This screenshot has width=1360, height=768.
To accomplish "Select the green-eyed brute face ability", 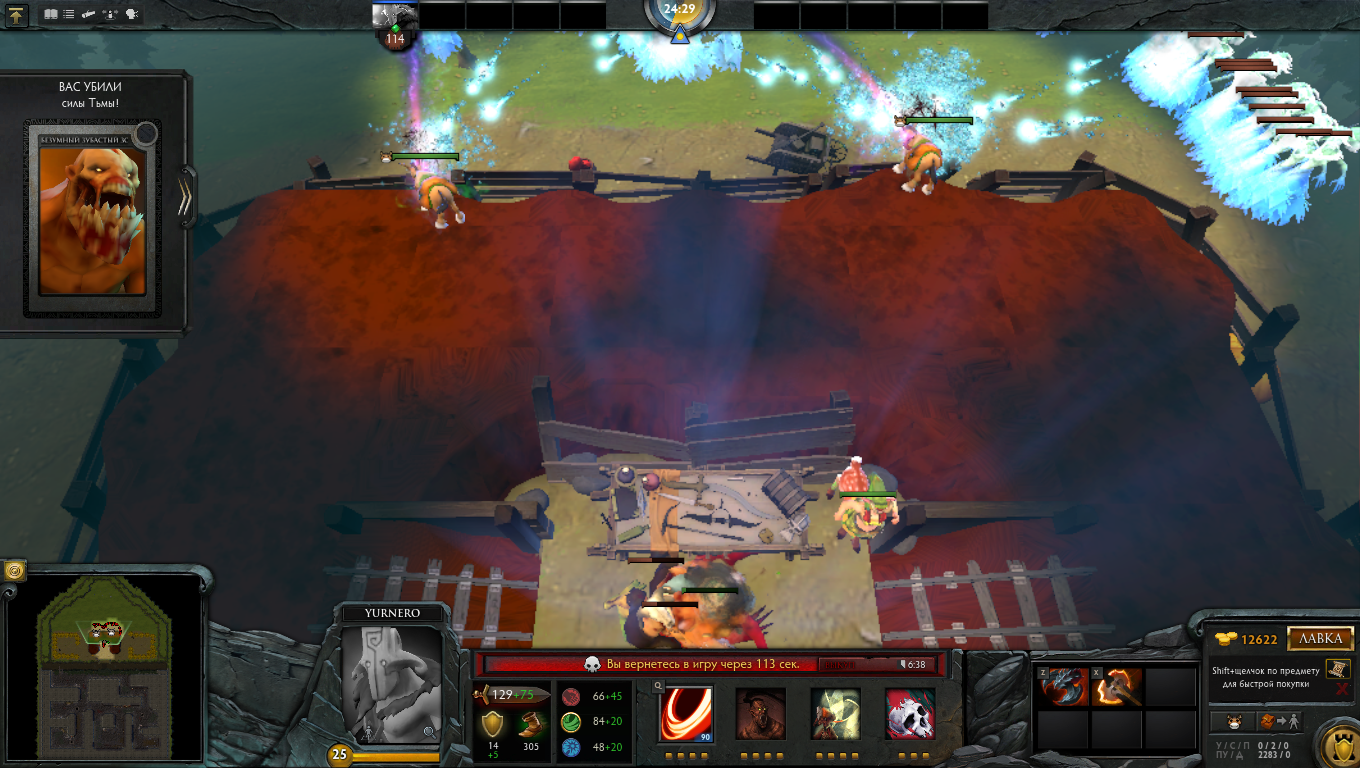I will click(x=760, y=714).
